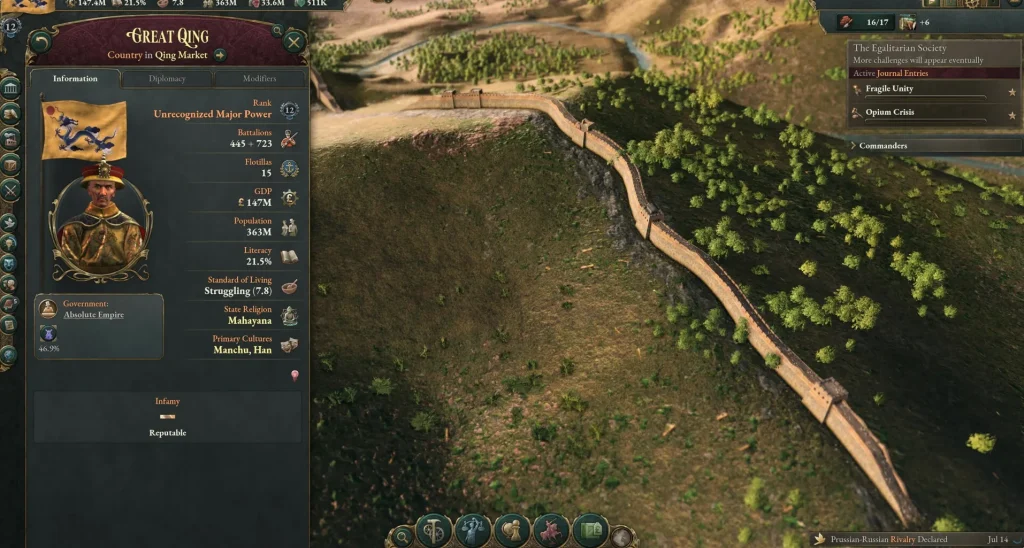Image resolution: width=1024 pixels, height=548 pixels.
Task: Switch to the Diplomacy tab
Action: tap(167, 78)
